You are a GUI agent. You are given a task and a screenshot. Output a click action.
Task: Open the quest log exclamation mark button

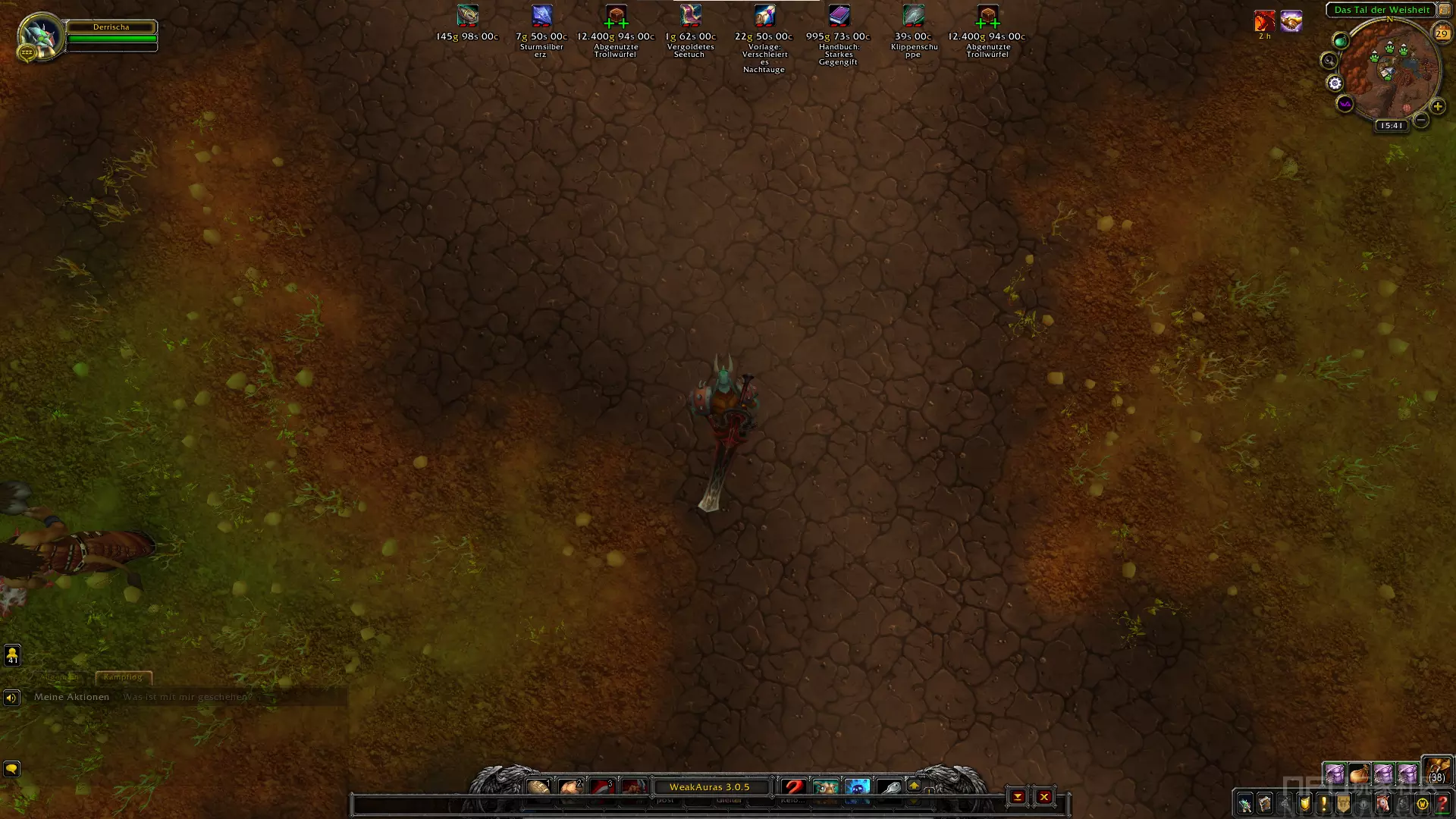tap(1324, 804)
